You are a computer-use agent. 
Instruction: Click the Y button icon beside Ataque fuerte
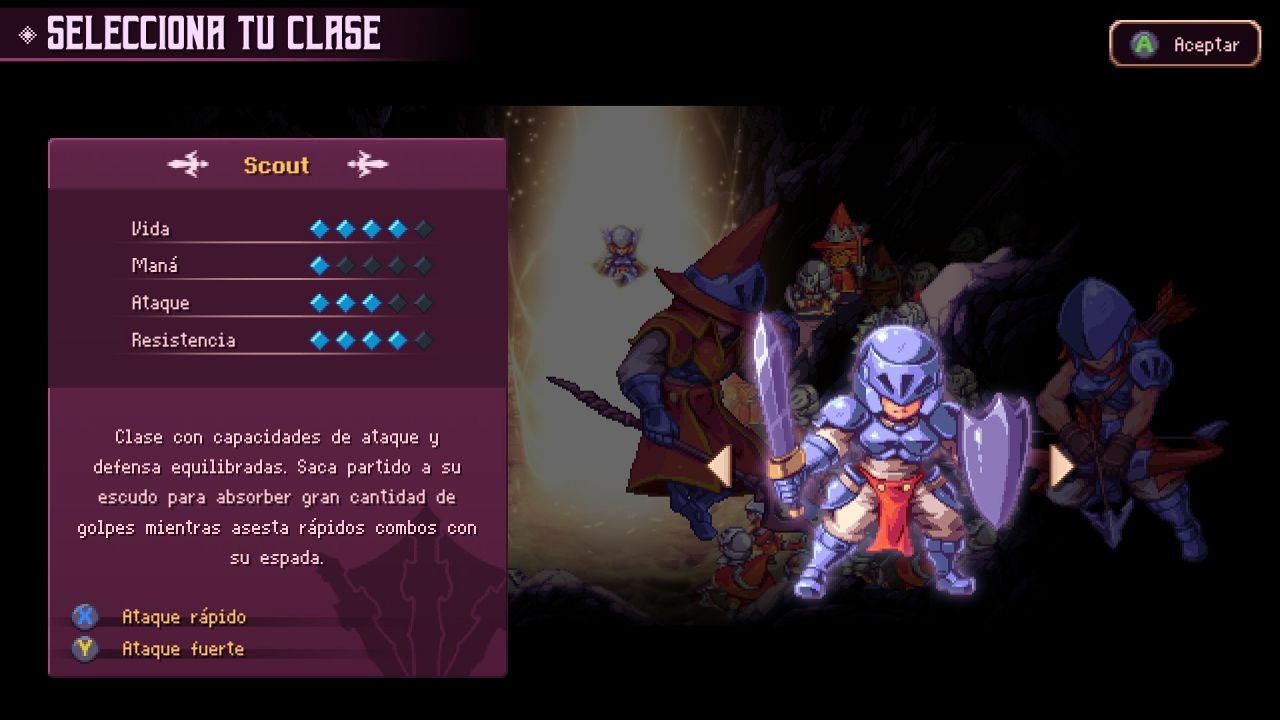click(85, 648)
